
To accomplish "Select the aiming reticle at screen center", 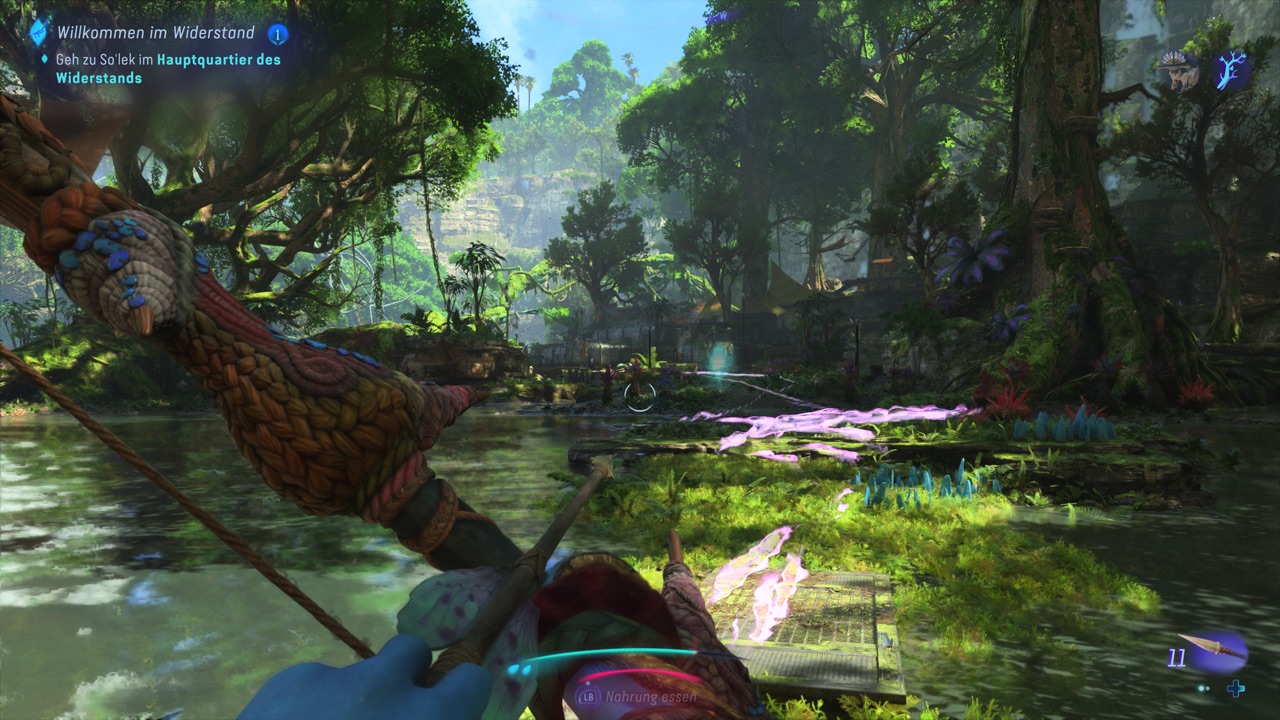I will 640,397.
